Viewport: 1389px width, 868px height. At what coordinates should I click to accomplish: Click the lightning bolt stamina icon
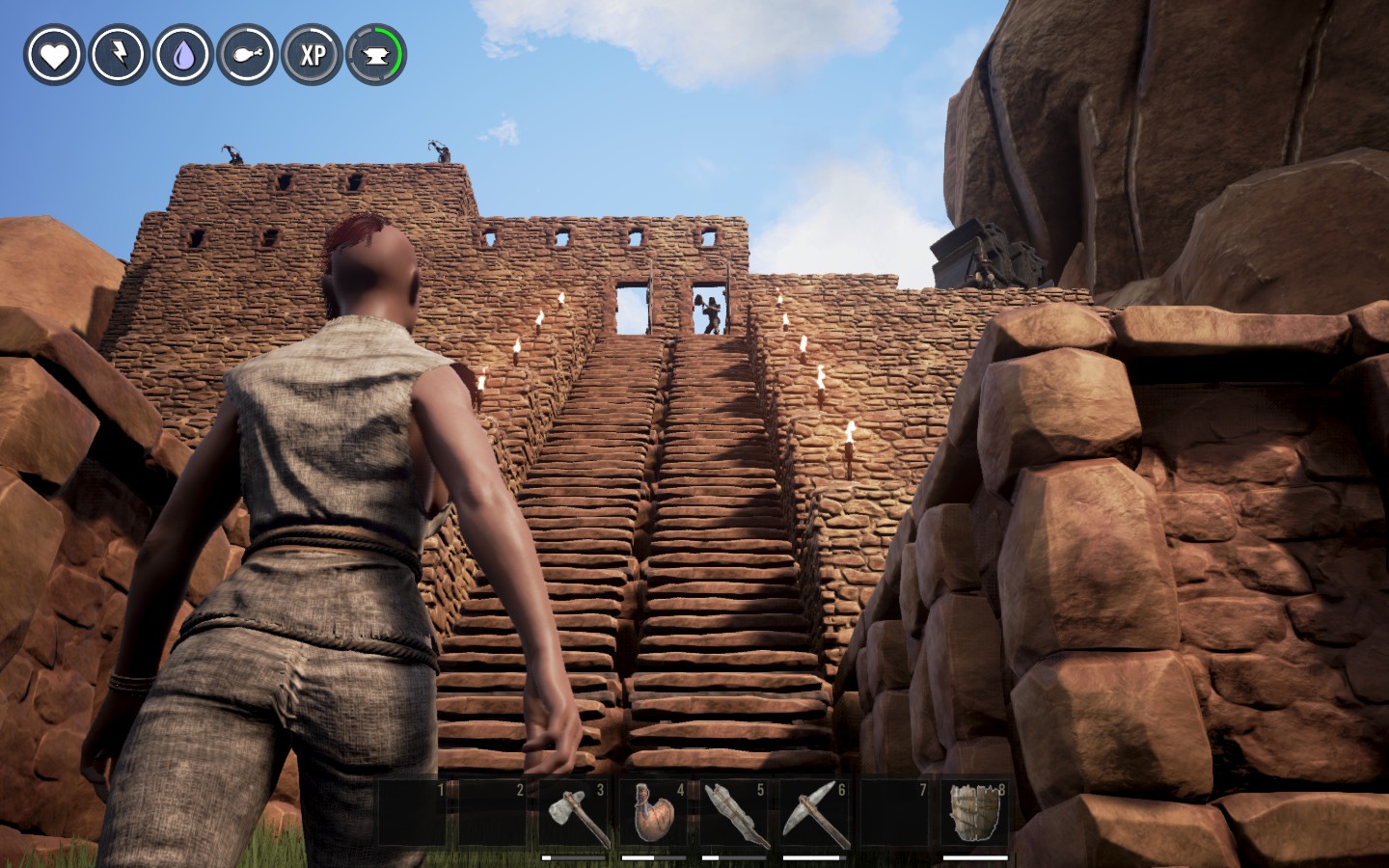[x=119, y=55]
